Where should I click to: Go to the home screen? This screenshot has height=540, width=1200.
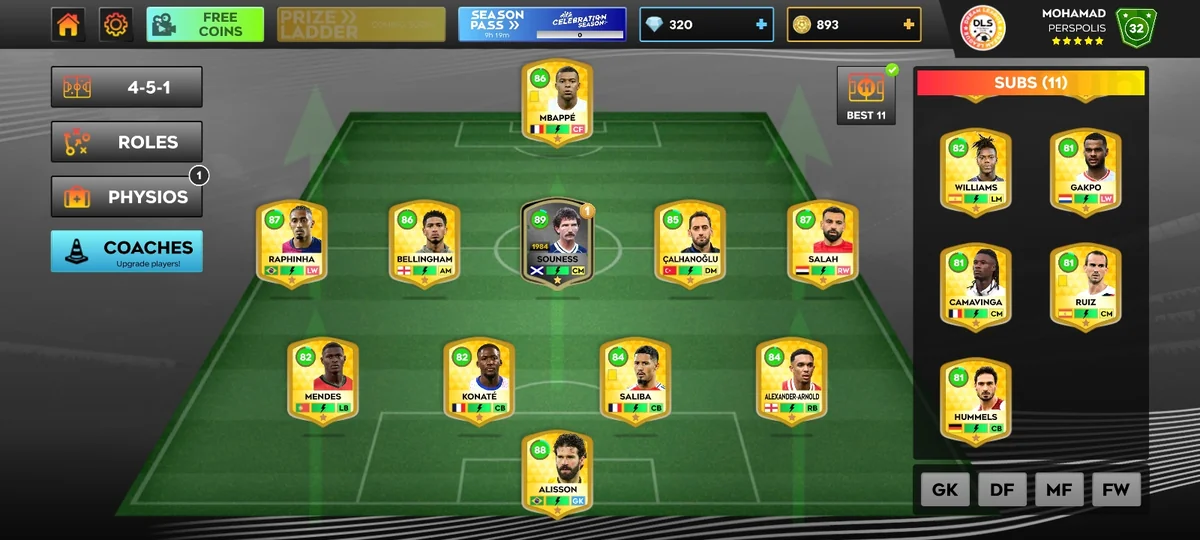68,25
